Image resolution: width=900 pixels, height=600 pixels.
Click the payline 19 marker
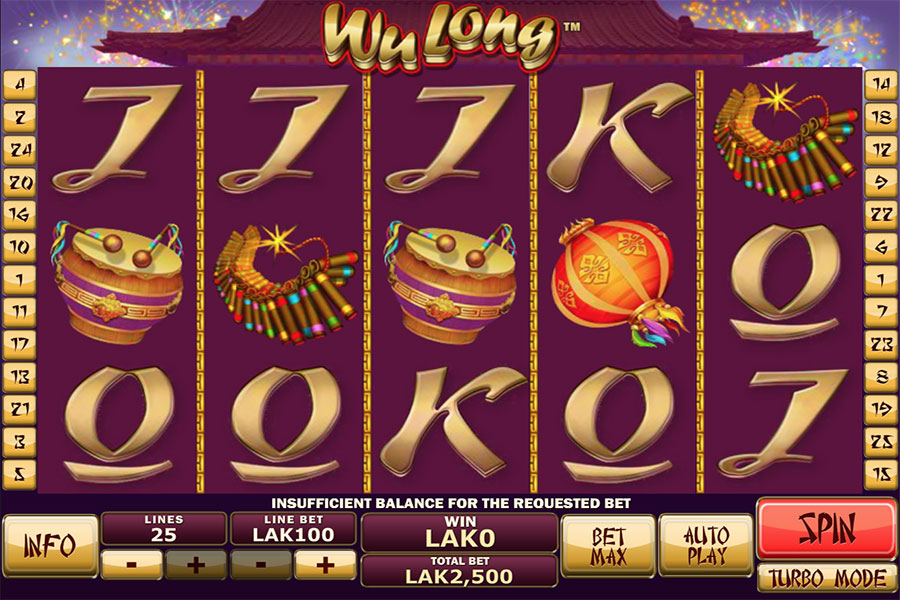pos(881,406)
